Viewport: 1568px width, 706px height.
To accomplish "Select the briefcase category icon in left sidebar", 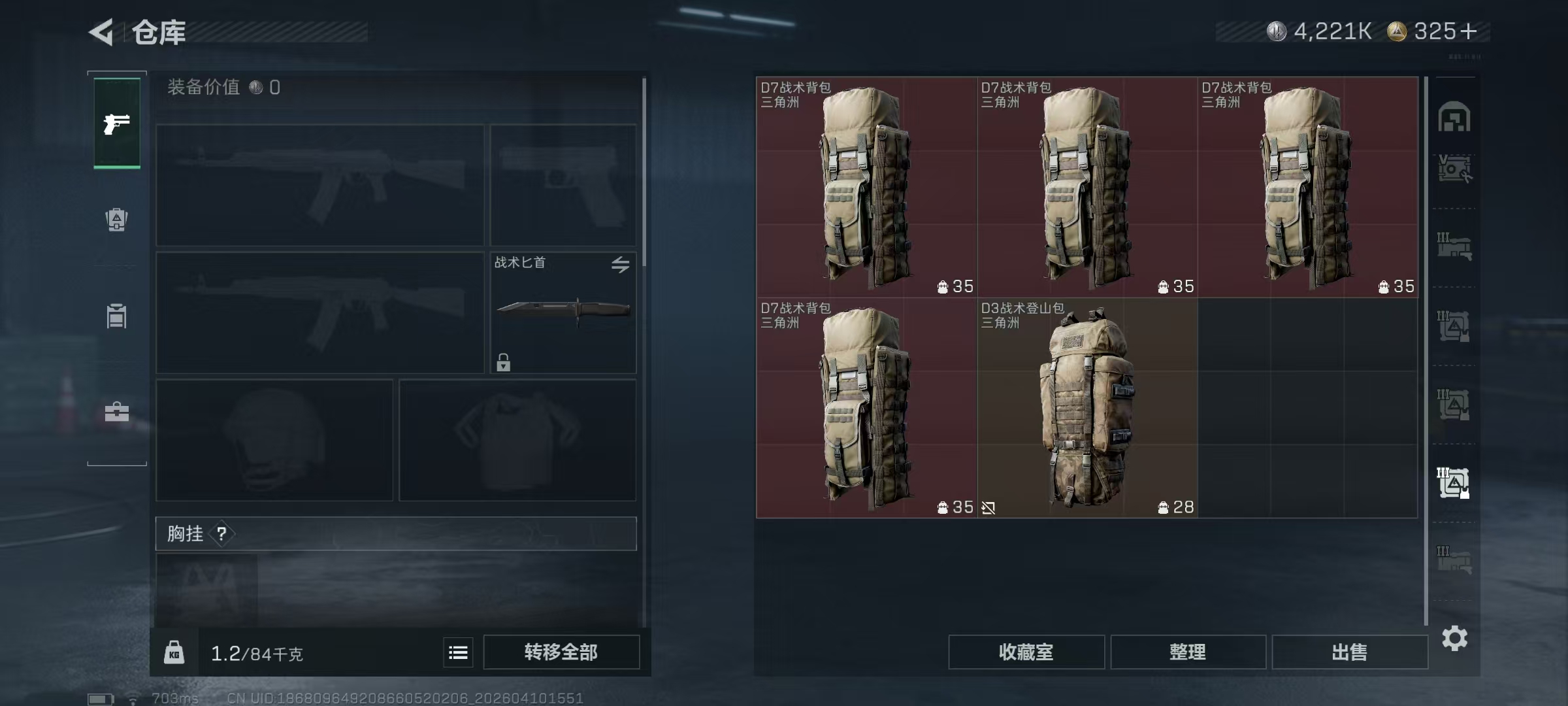I will click(116, 412).
